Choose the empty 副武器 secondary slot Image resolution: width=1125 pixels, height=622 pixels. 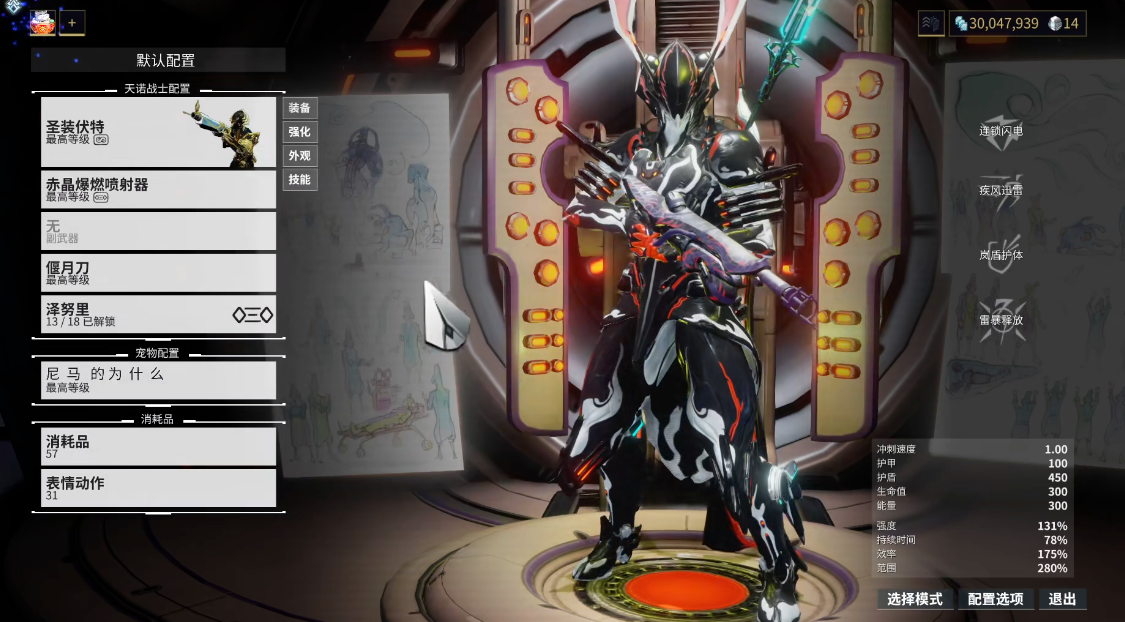(x=158, y=231)
